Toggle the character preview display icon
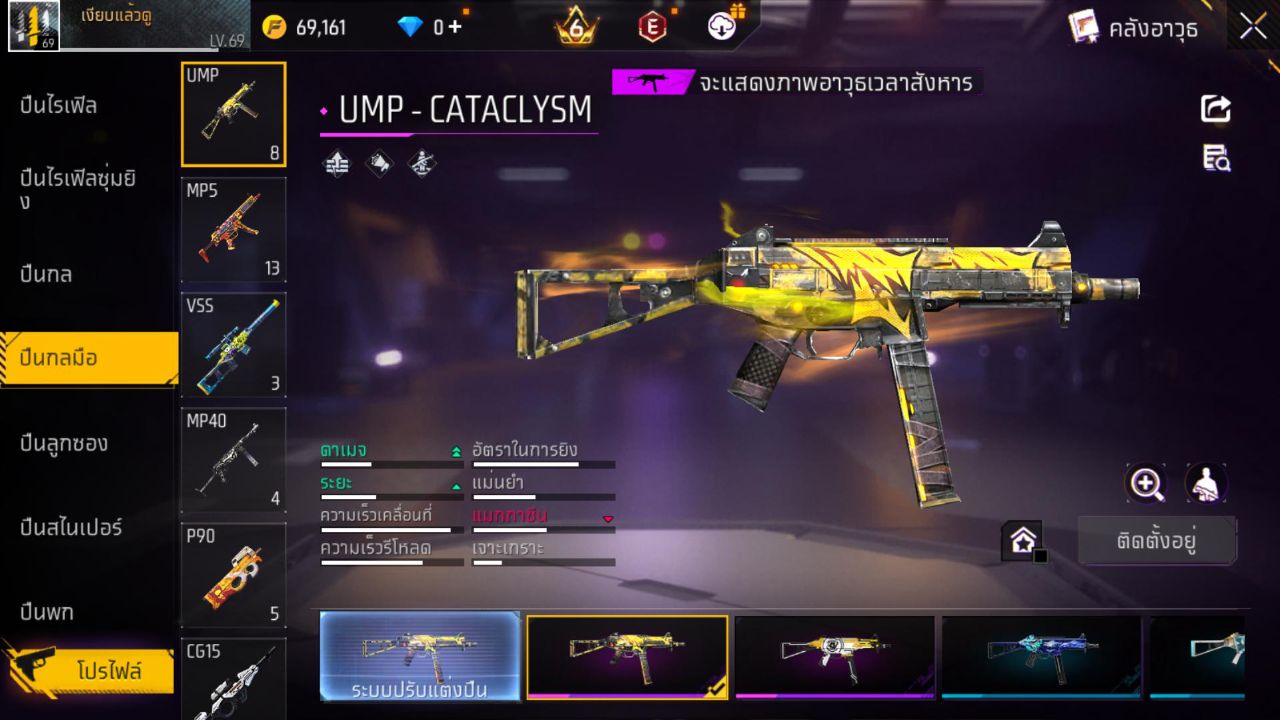 point(1204,485)
